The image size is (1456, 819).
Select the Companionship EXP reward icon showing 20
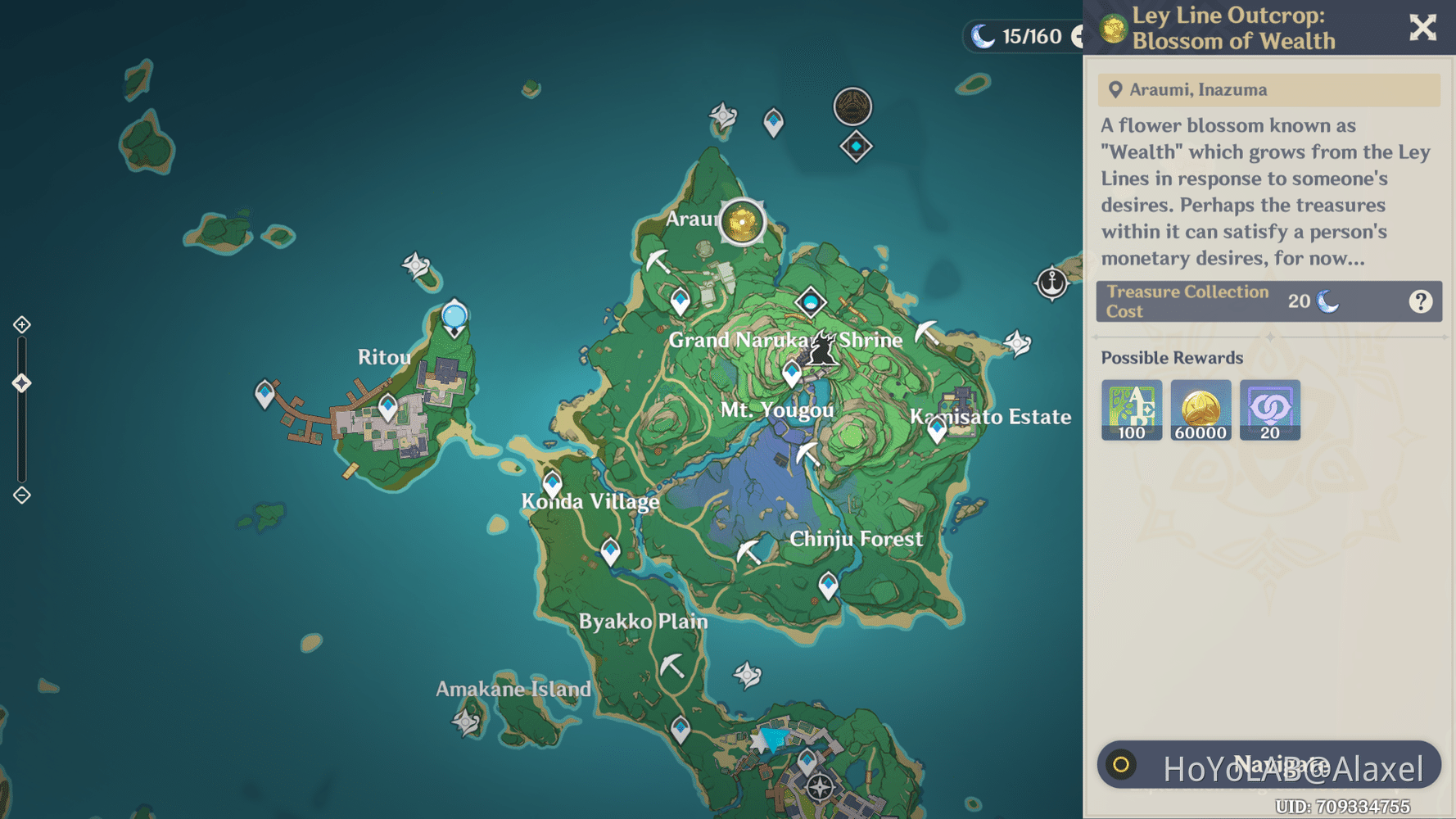click(1270, 409)
